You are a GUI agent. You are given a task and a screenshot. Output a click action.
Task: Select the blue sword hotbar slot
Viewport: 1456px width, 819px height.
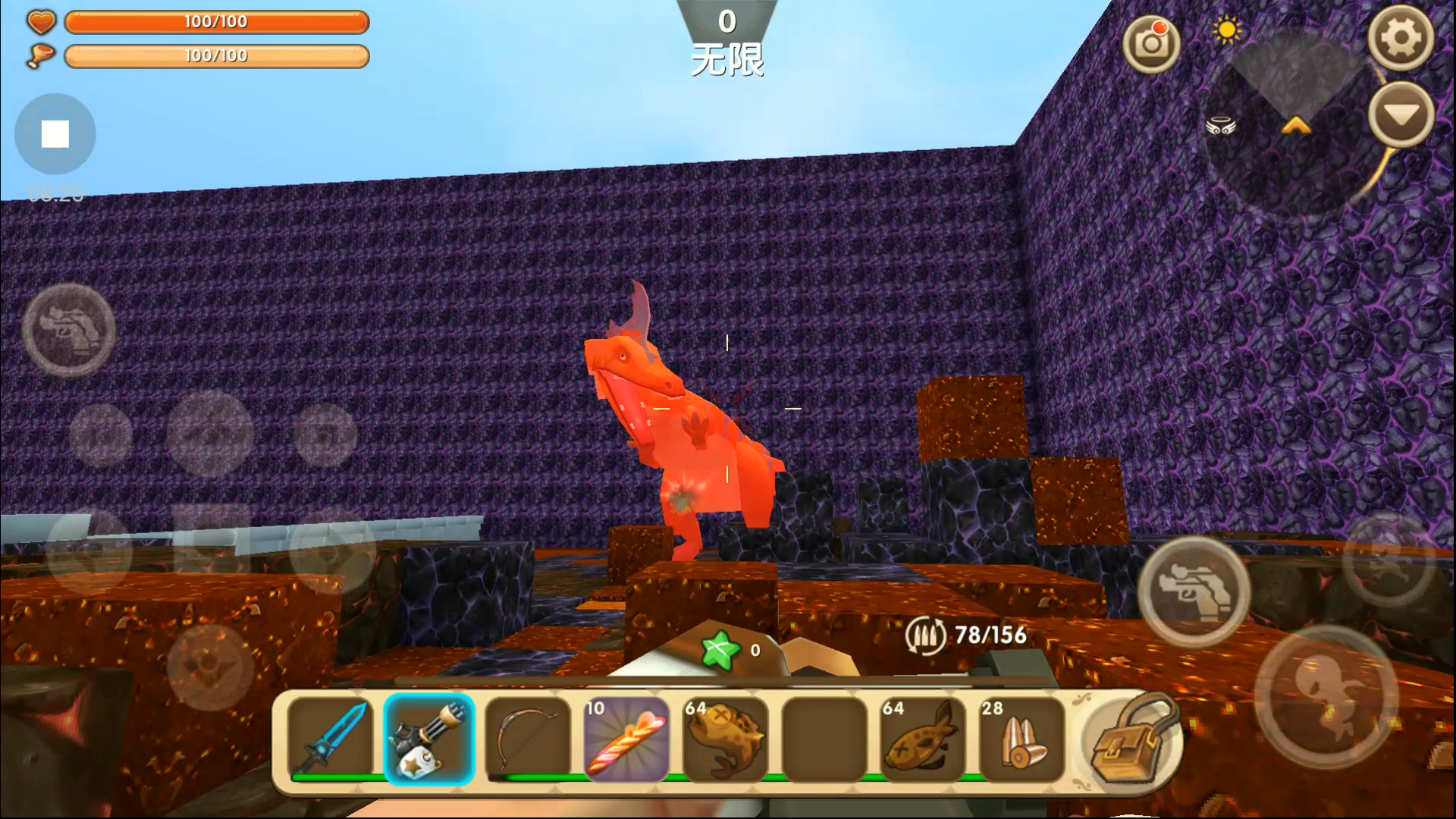pyautogui.click(x=331, y=739)
